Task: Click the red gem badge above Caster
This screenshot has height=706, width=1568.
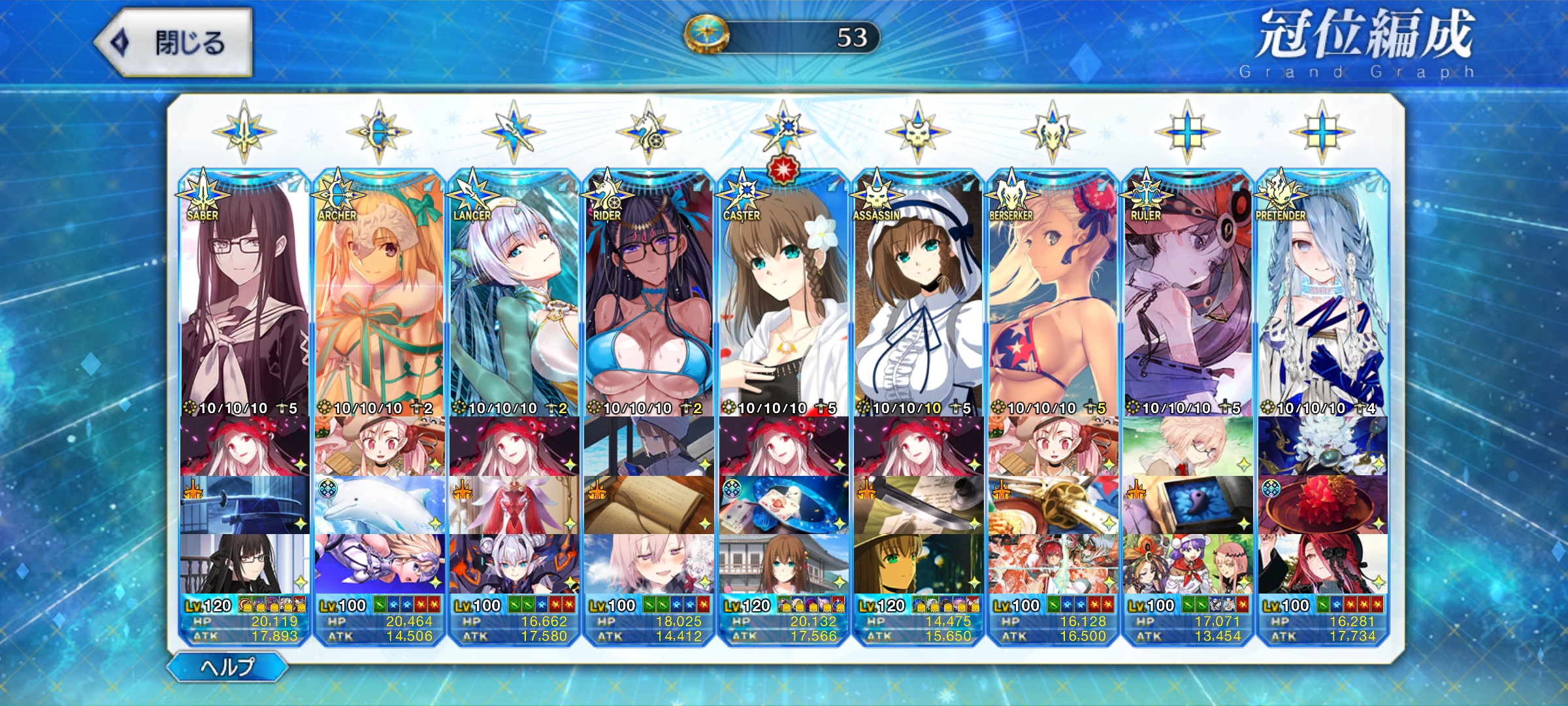Action: [783, 169]
